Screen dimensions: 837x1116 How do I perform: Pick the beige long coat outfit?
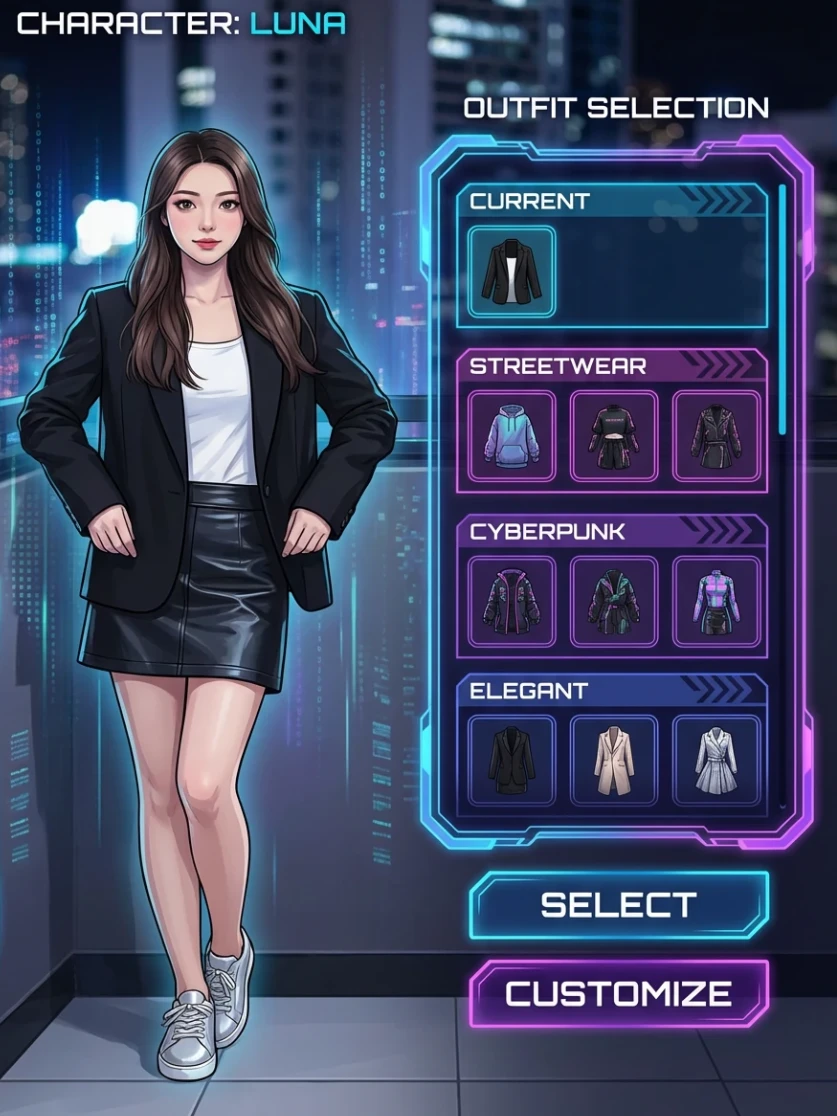[614, 761]
